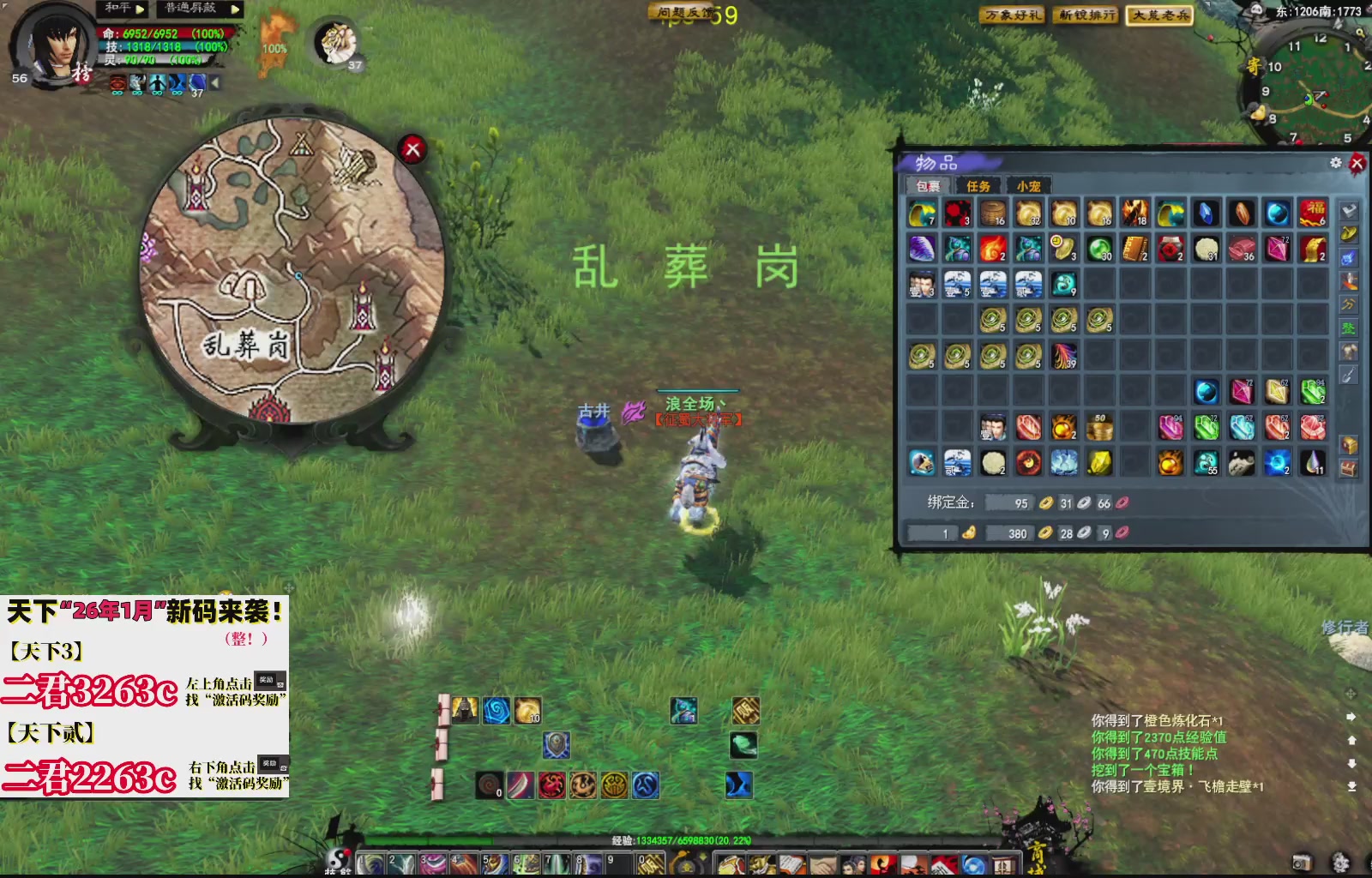
Task: Open the red treasure chest icon below the gold chest
Action: tap(1349, 466)
